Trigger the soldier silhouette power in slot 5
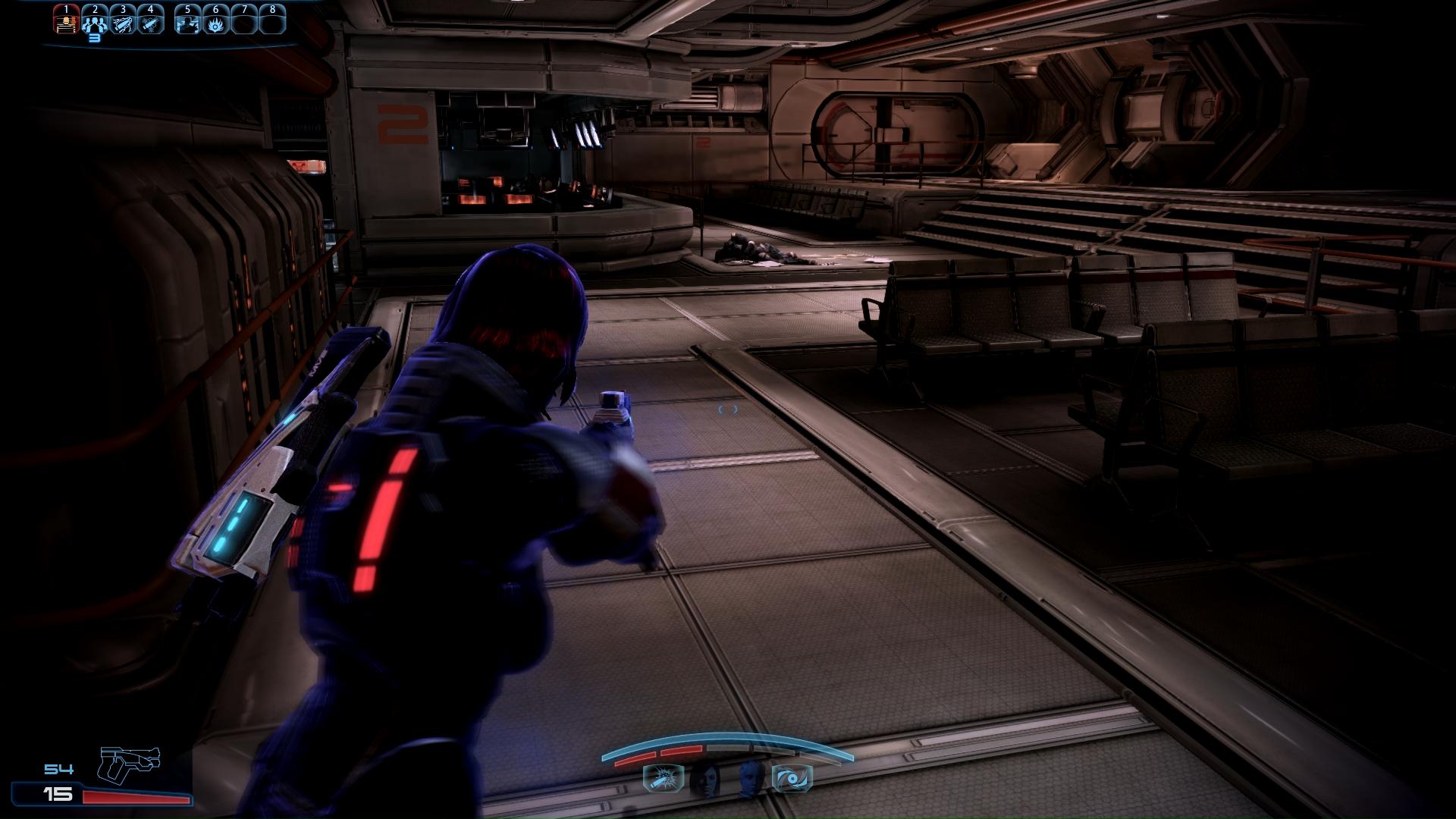Image resolution: width=1456 pixels, height=819 pixels. click(187, 21)
